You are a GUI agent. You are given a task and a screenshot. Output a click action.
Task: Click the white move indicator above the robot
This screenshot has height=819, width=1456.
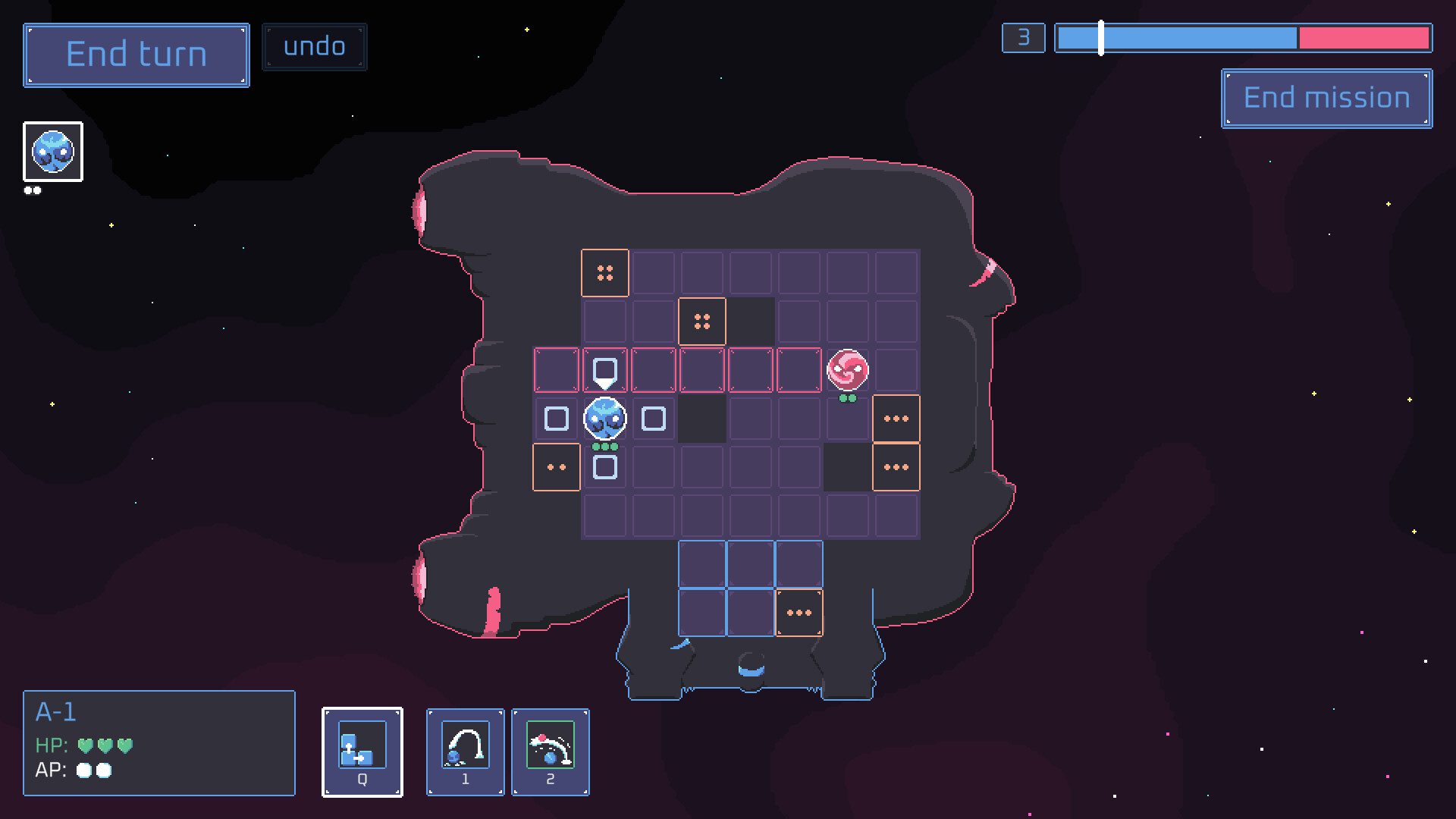coord(604,369)
